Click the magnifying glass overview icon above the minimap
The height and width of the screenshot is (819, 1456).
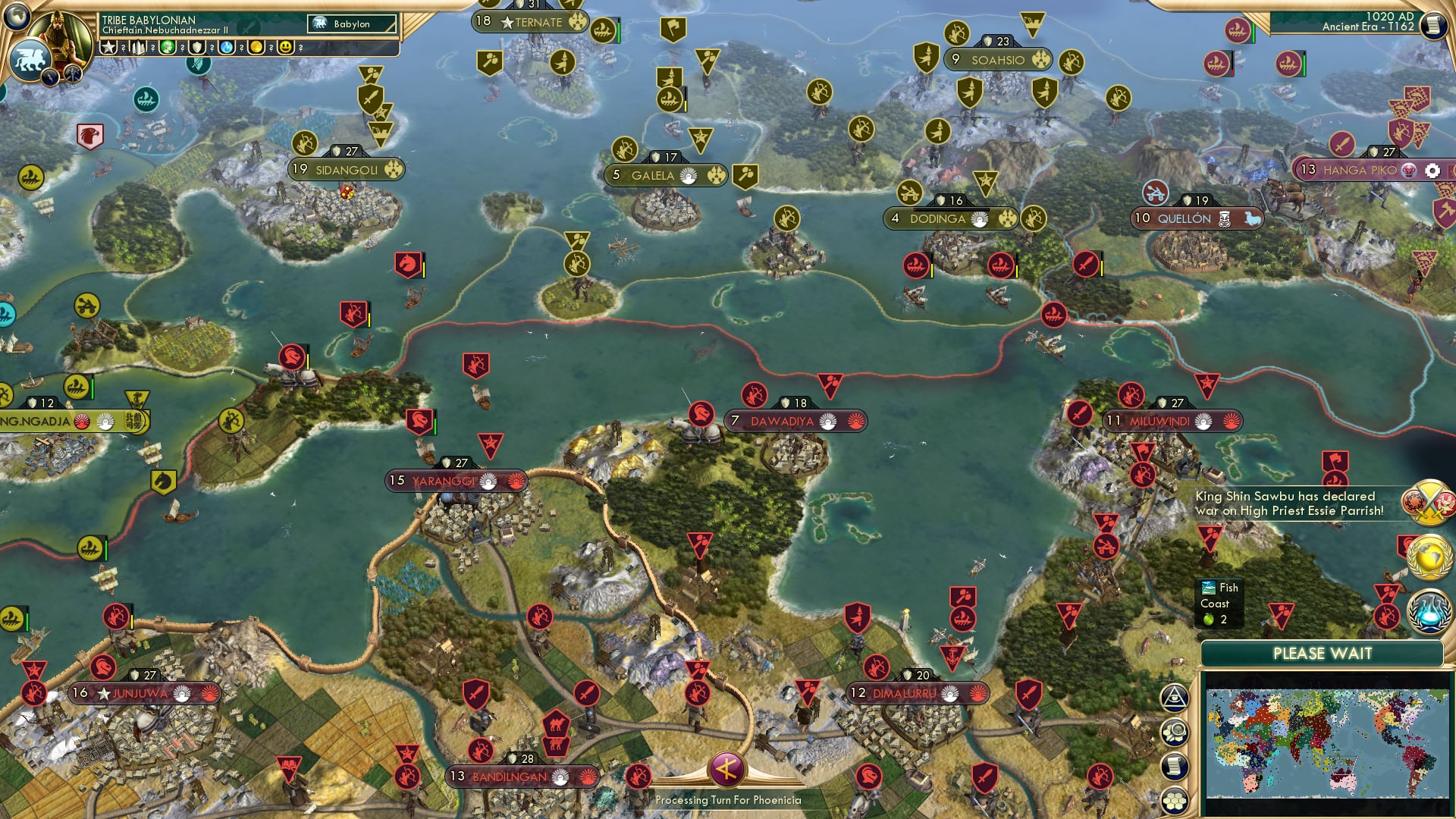pos(1175,730)
